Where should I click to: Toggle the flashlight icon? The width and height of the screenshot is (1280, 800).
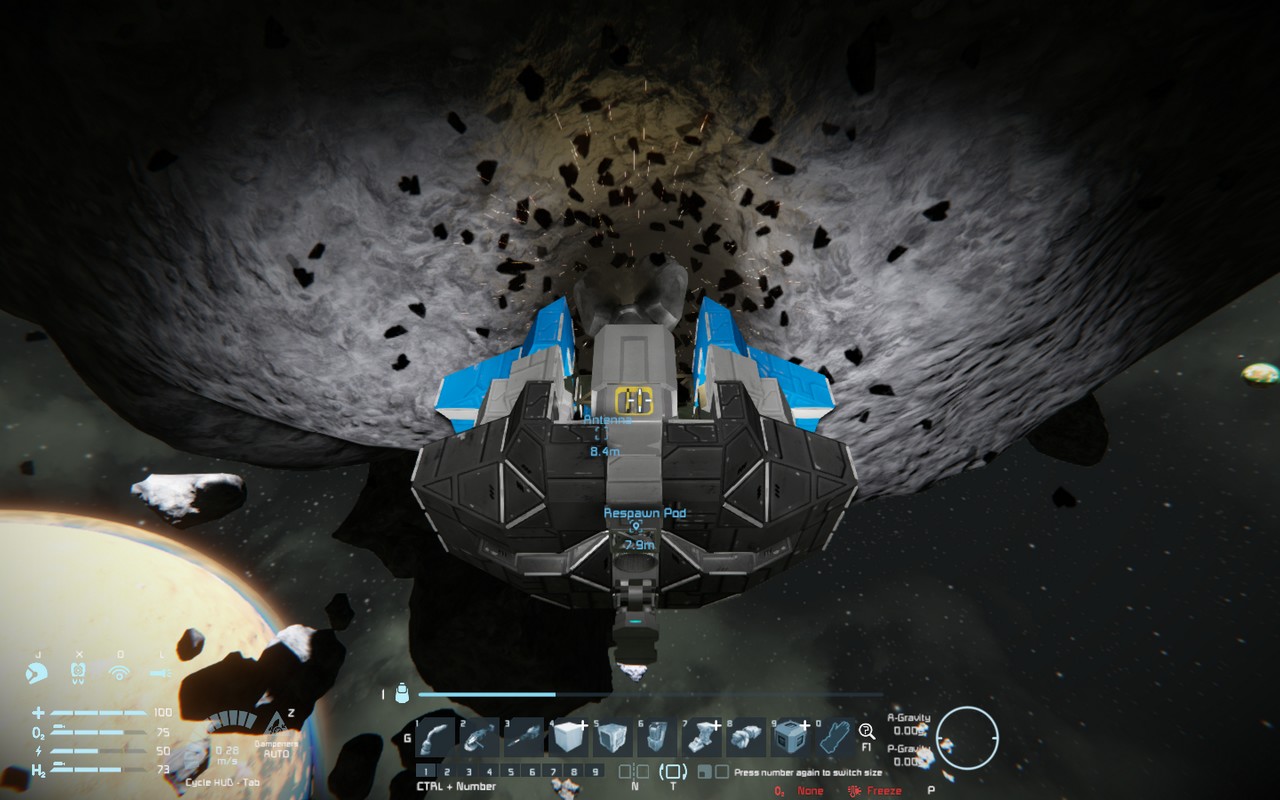pos(161,674)
